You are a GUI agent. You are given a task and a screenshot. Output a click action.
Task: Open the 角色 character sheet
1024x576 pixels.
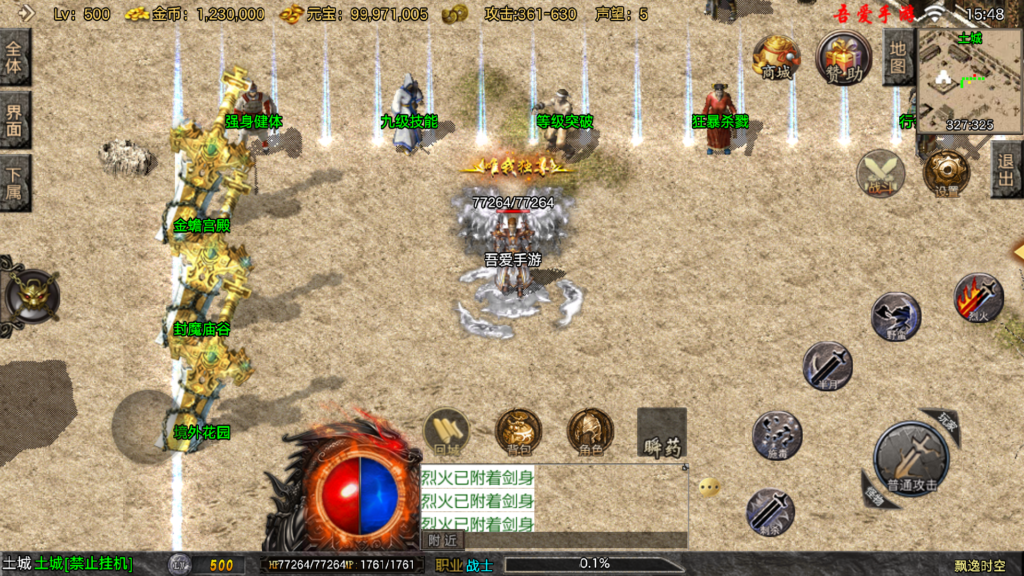pyautogui.click(x=590, y=432)
